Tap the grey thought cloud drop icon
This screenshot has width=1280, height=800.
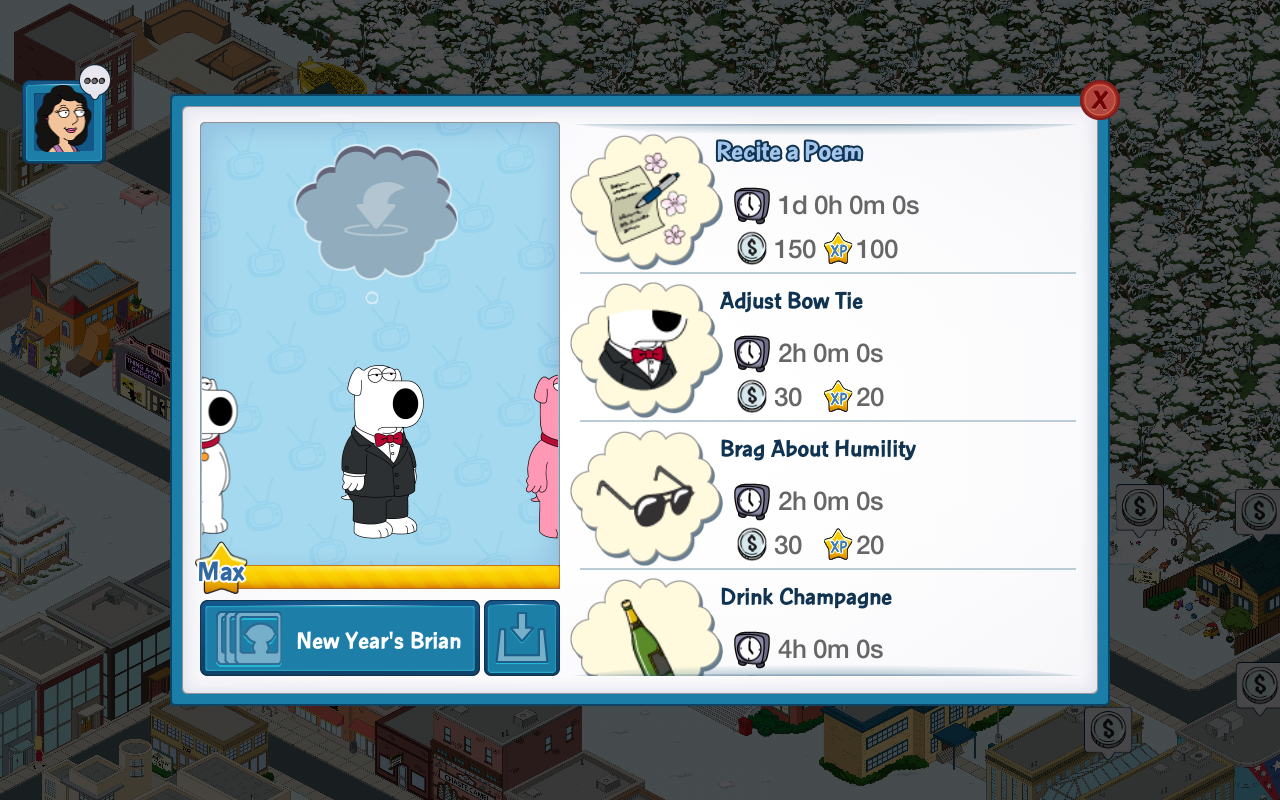tap(376, 211)
